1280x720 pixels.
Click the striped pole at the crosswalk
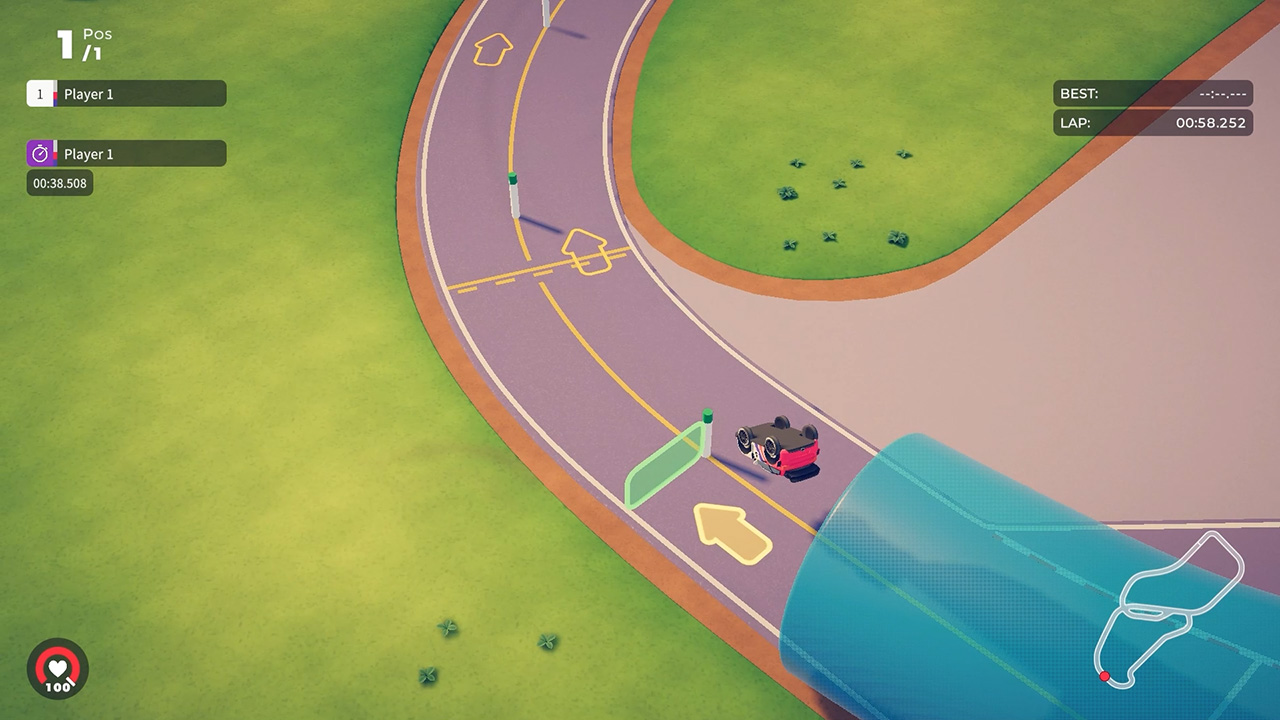(513, 195)
